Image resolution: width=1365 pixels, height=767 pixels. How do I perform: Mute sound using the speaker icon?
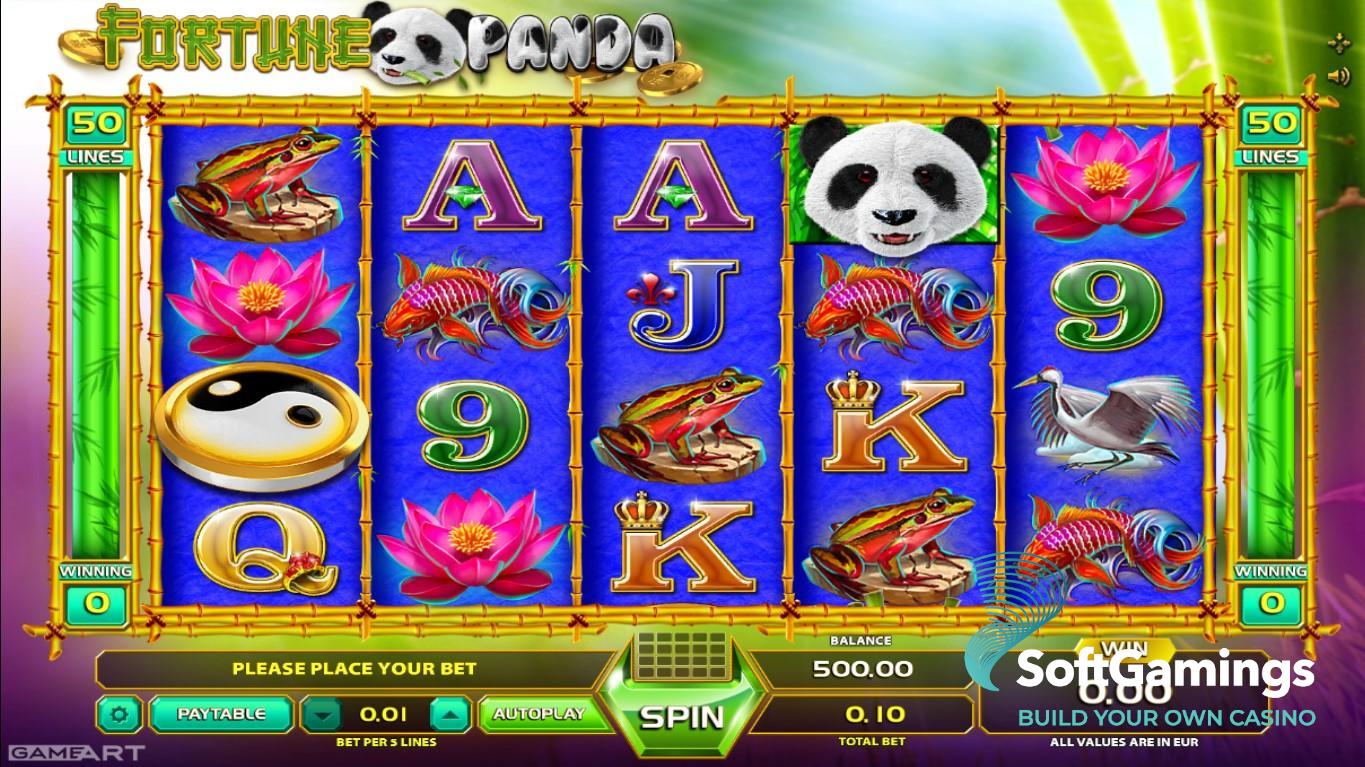pyautogui.click(x=1338, y=76)
